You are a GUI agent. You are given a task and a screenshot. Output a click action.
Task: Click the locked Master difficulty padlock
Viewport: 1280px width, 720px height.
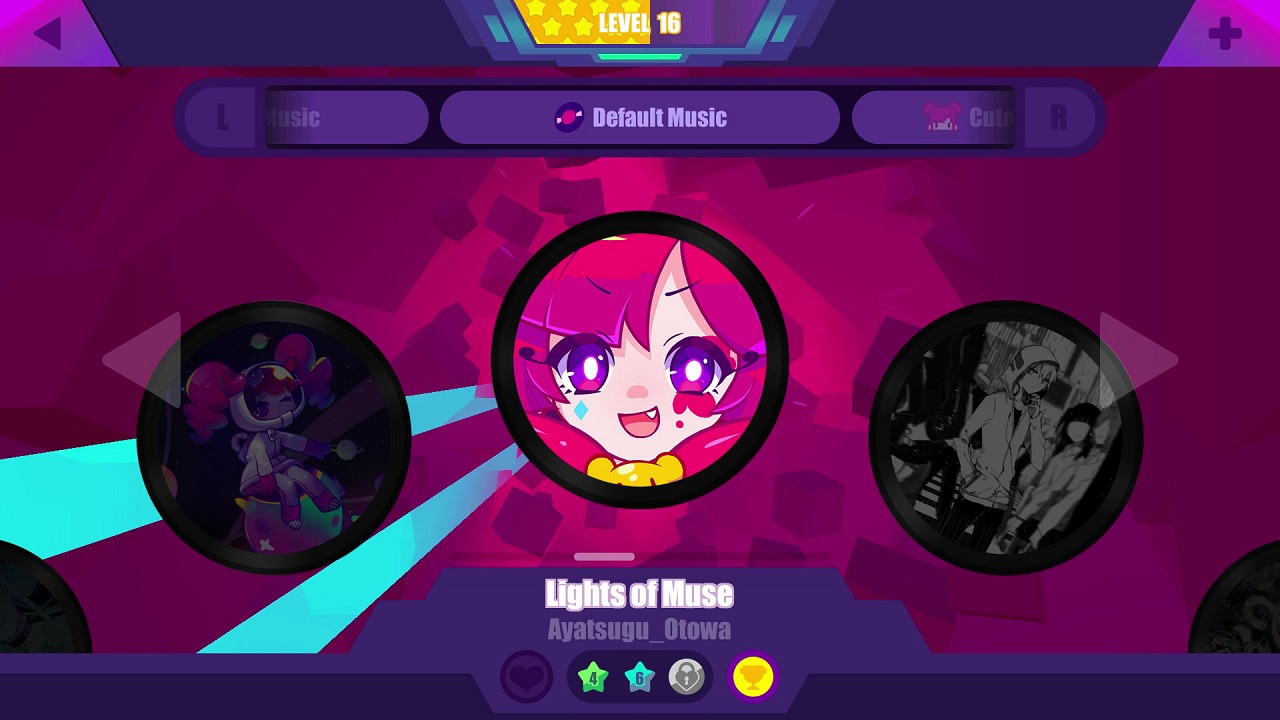pyautogui.click(x=685, y=676)
